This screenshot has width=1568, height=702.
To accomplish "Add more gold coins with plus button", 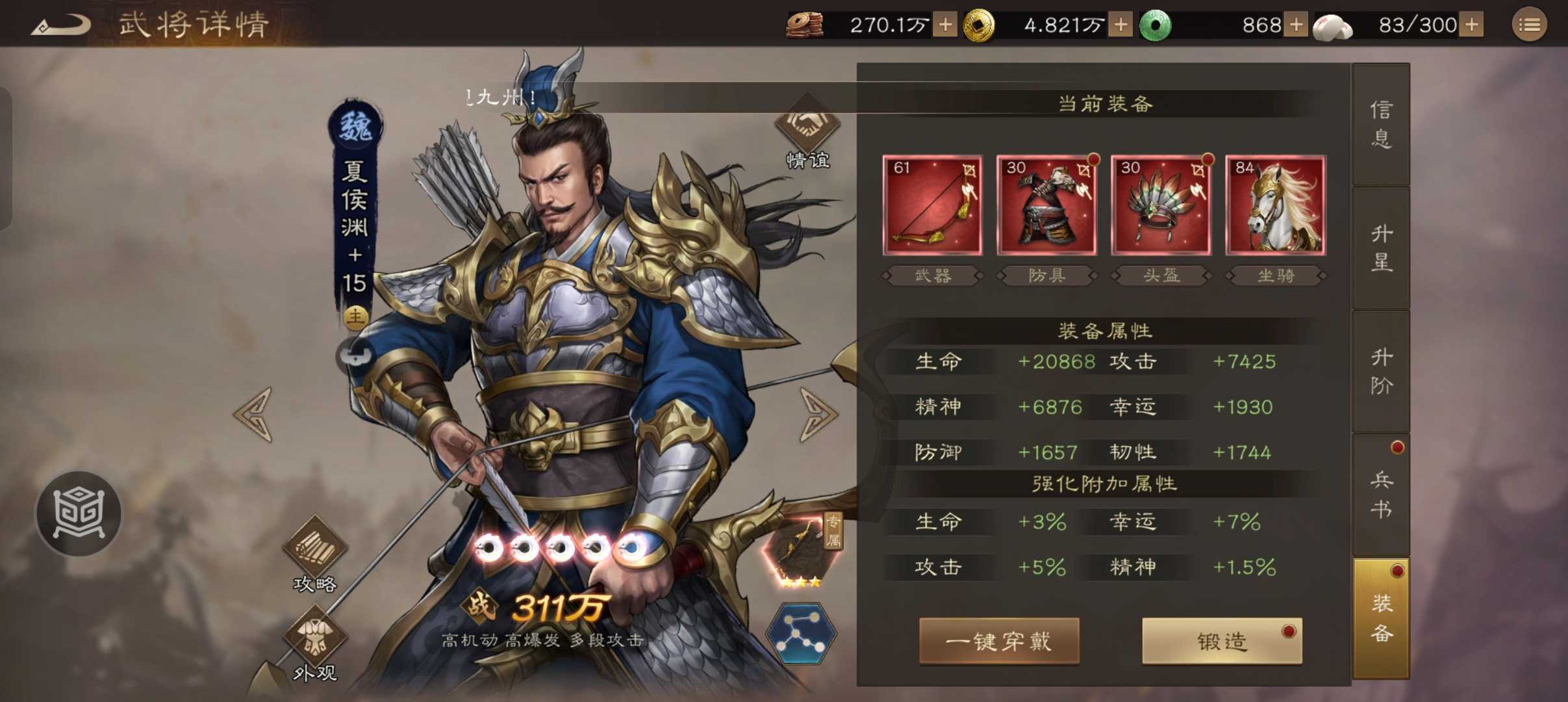I will coord(1120,25).
